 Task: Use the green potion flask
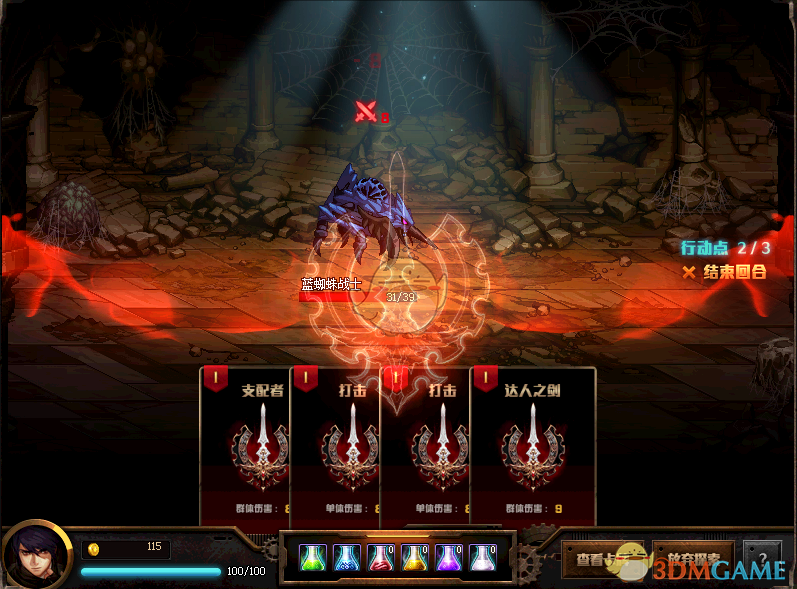pyautogui.click(x=312, y=557)
